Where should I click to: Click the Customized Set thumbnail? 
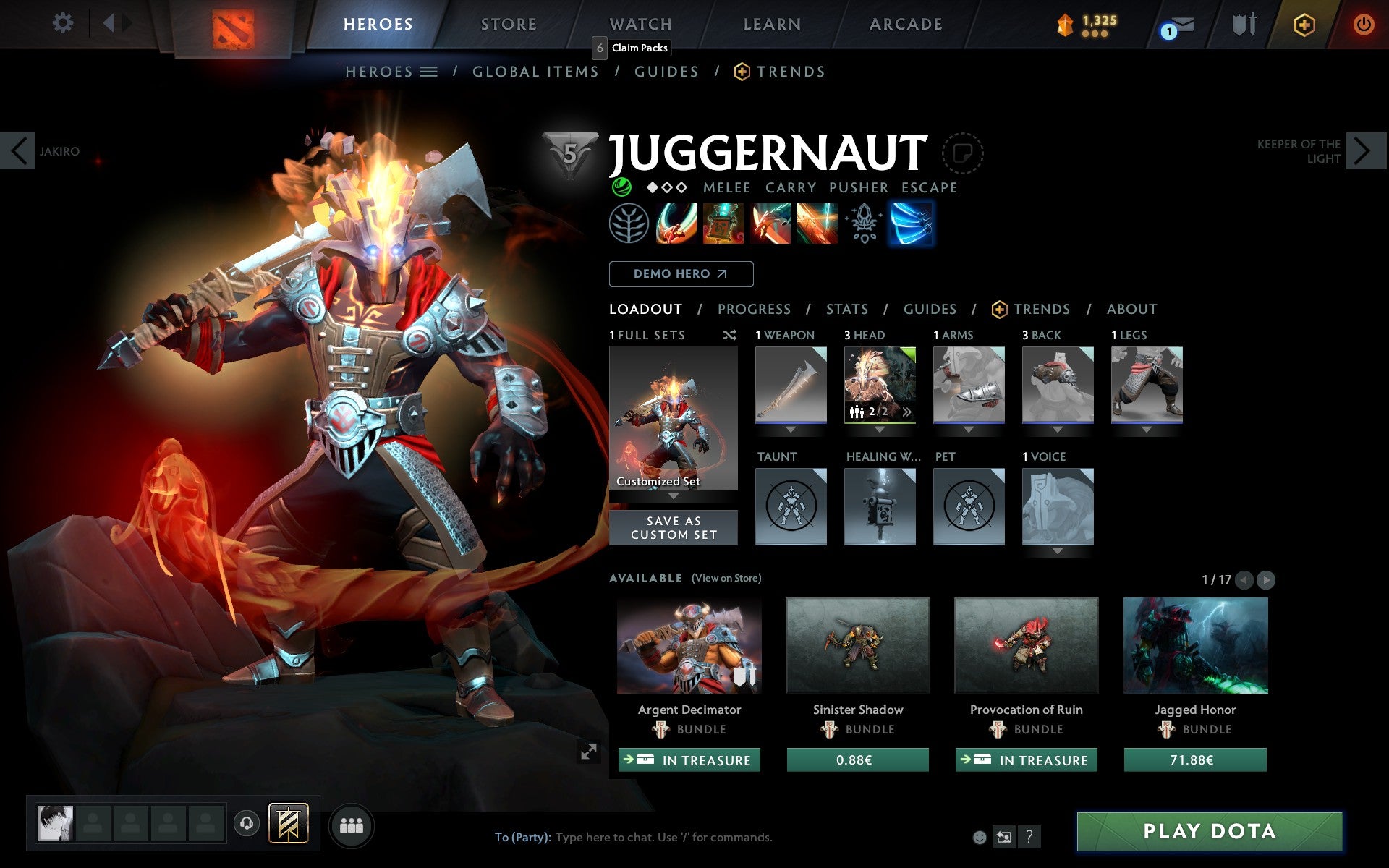pyautogui.click(x=674, y=418)
